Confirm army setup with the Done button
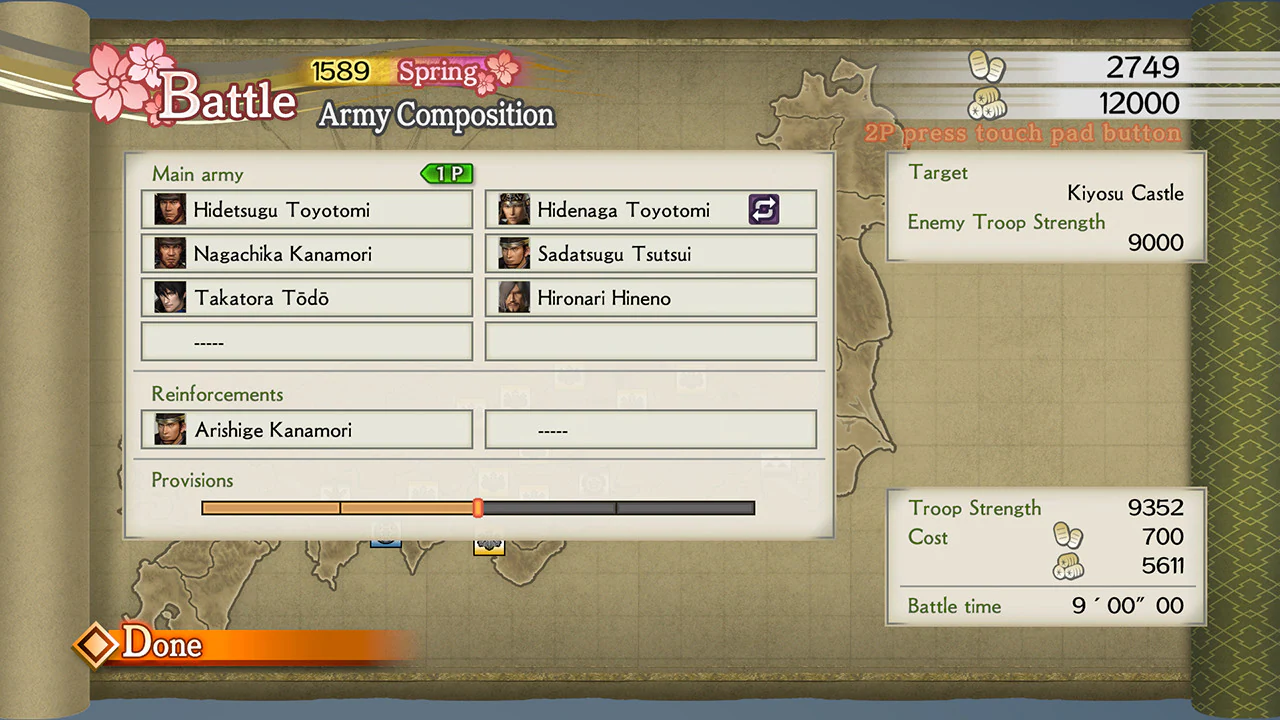This screenshot has height=720, width=1280. [x=162, y=644]
